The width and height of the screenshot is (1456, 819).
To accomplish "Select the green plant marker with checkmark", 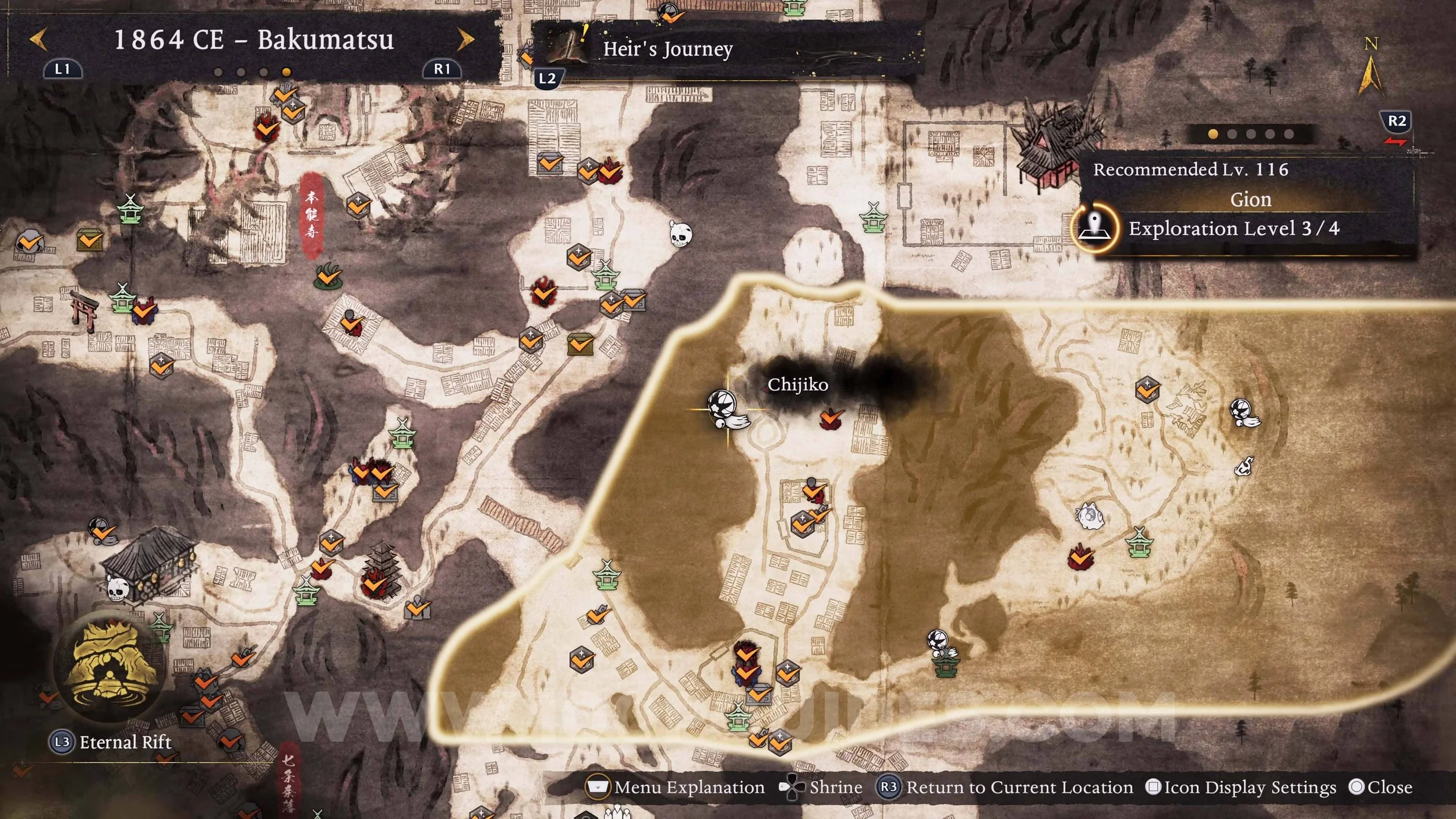I will [x=328, y=276].
